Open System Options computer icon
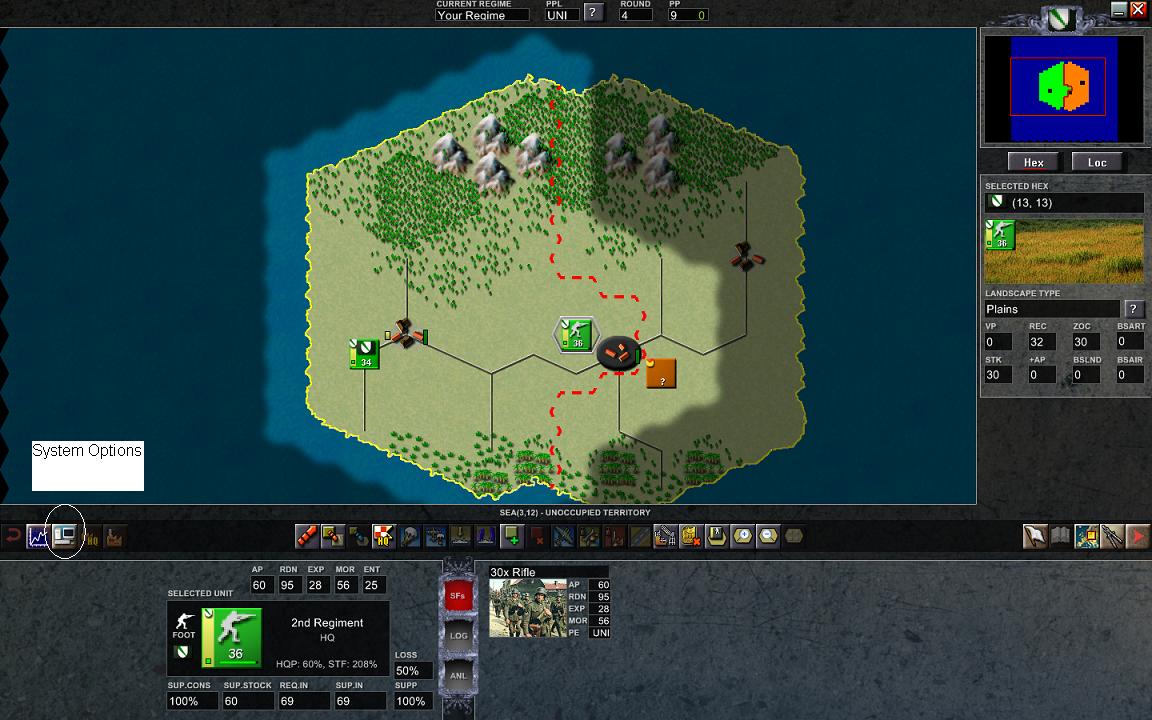1152x720 pixels. (x=65, y=537)
